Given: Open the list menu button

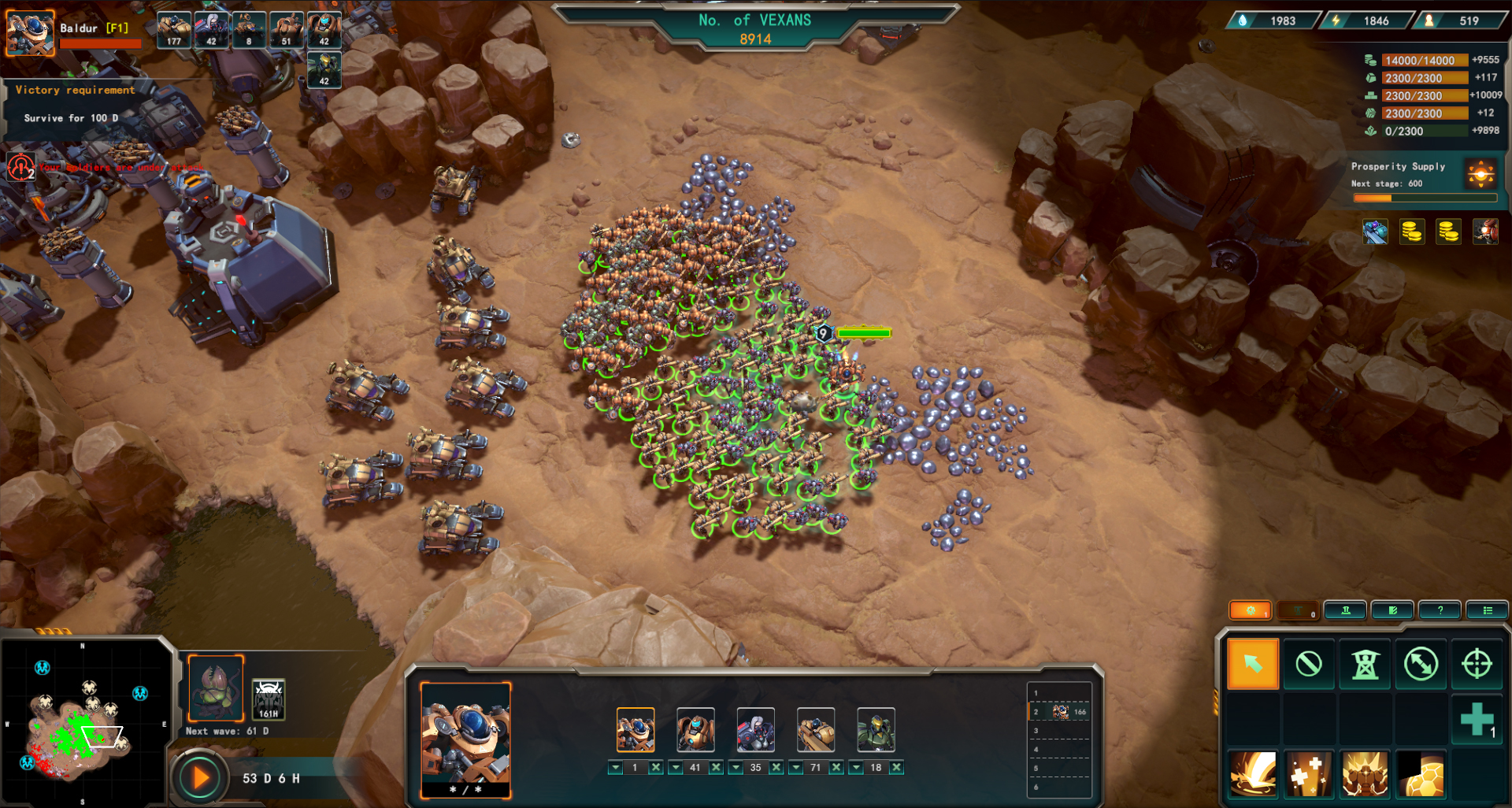Looking at the screenshot, I should 1487,610.
